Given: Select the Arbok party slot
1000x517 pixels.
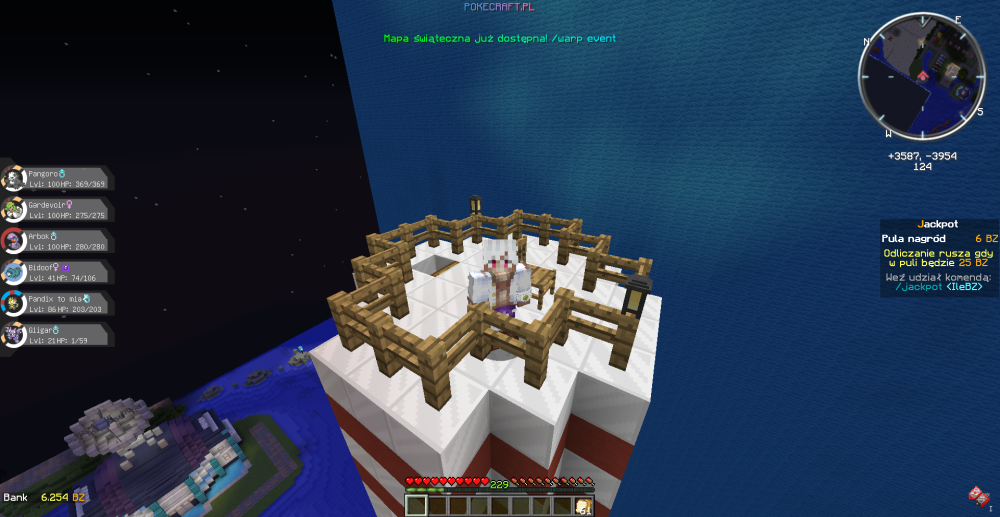Looking at the screenshot, I should click(x=55, y=241).
